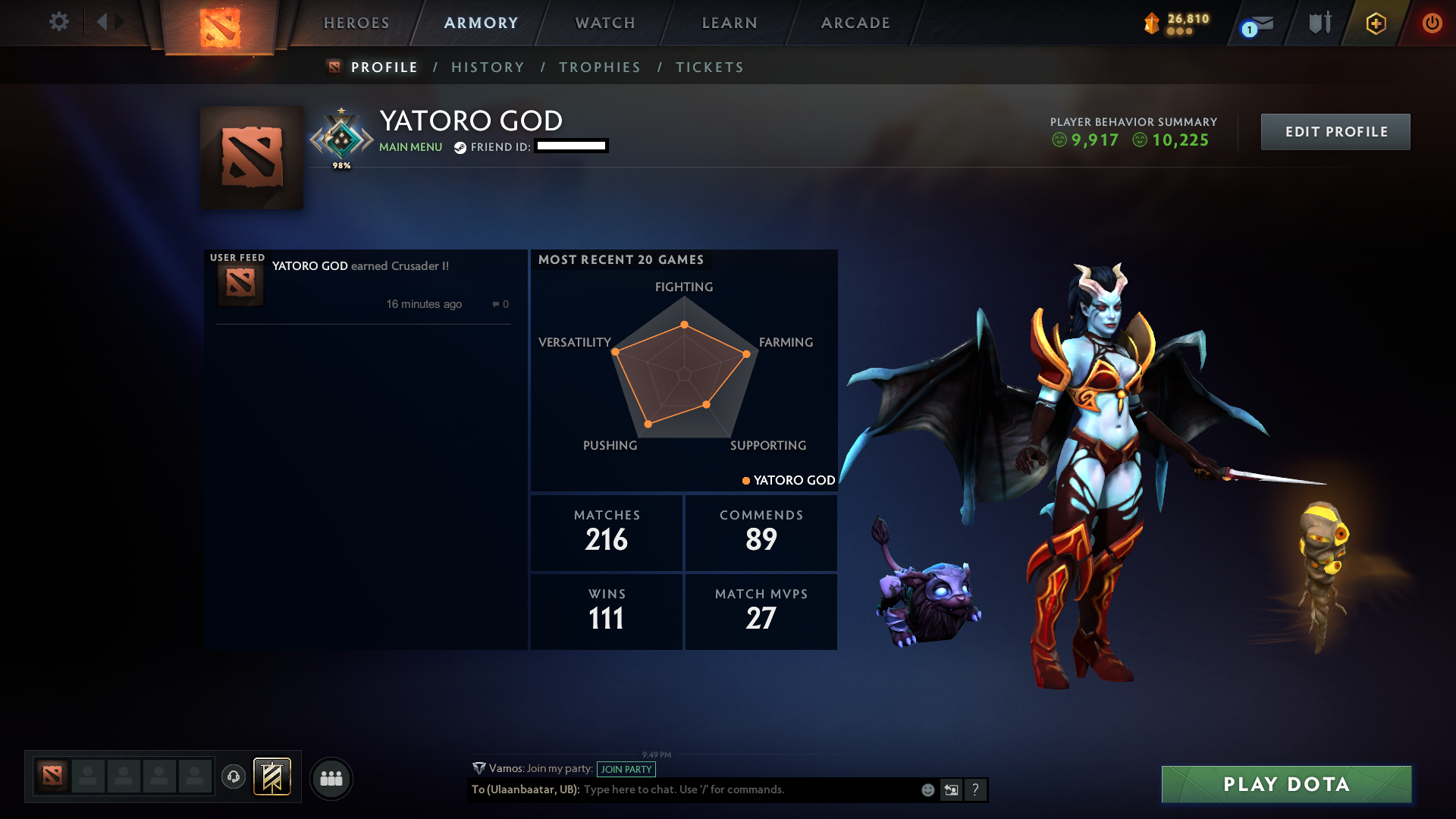This screenshot has width=1456, height=819.
Task: Open the Watch section
Action: click(x=605, y=23)
